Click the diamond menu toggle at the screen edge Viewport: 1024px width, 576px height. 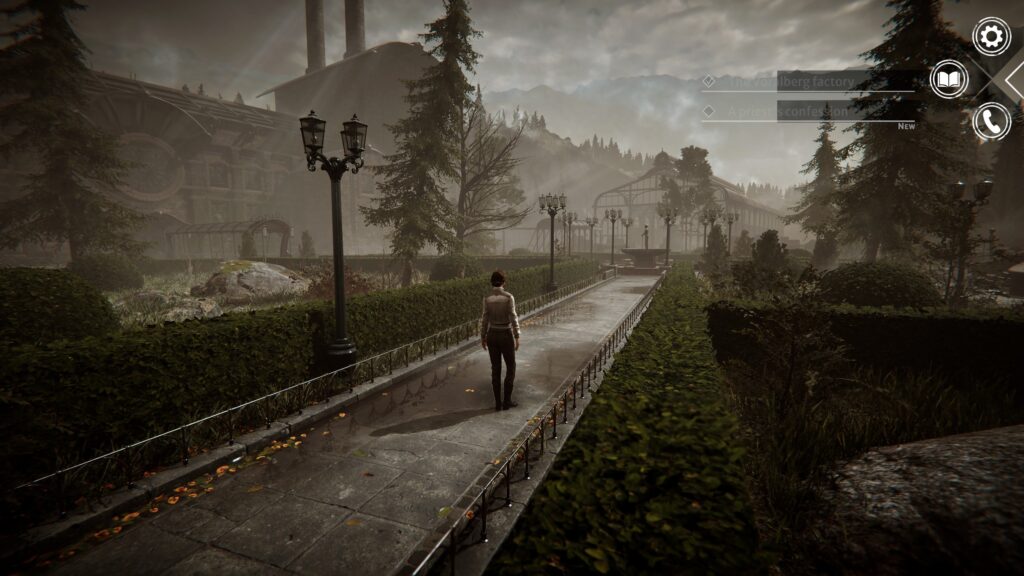(x=1015, y=79)
